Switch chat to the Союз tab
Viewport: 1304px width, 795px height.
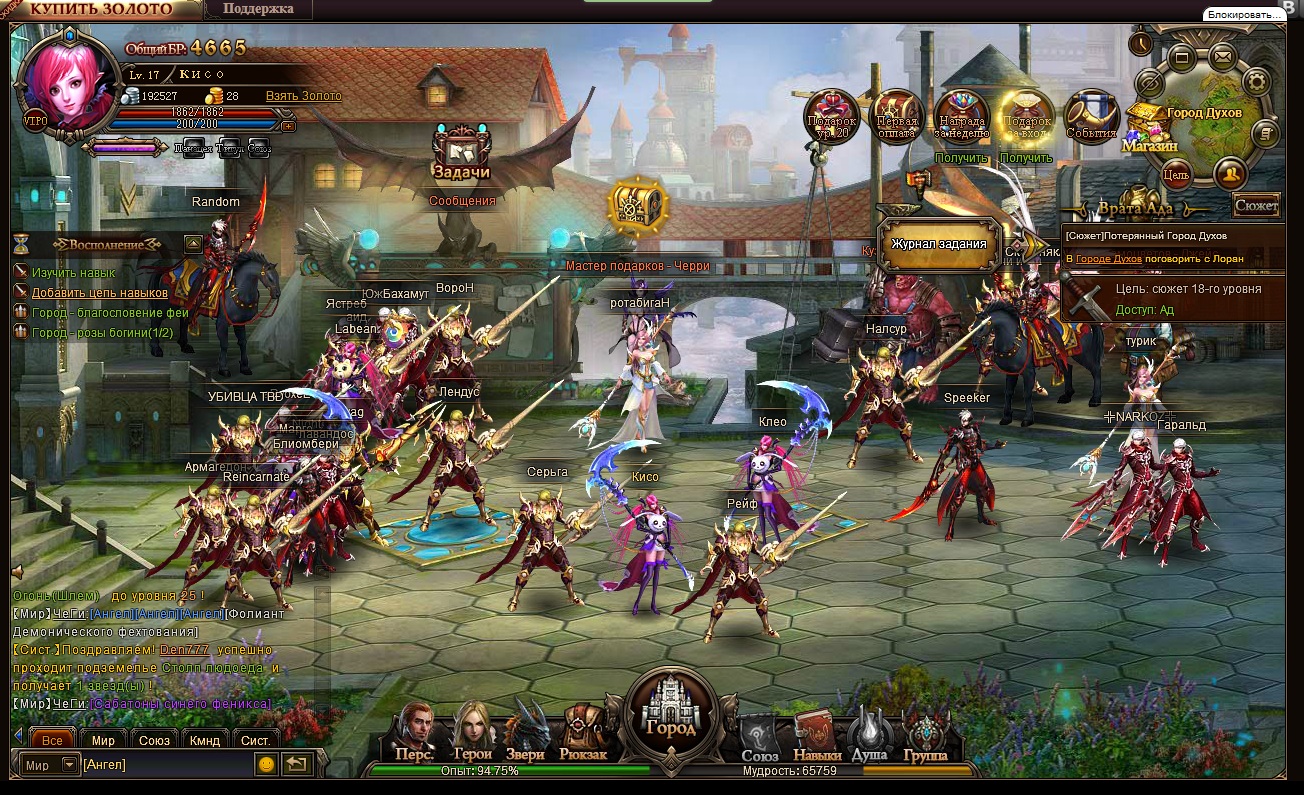click(x=154, y=741)
